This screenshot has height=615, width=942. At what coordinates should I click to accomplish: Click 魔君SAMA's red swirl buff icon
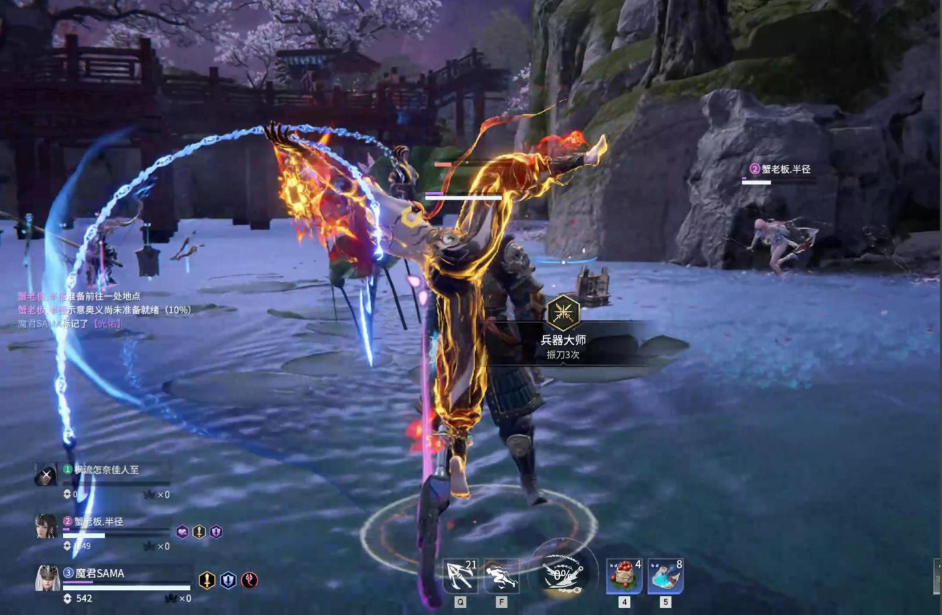(x=250, y=580)
